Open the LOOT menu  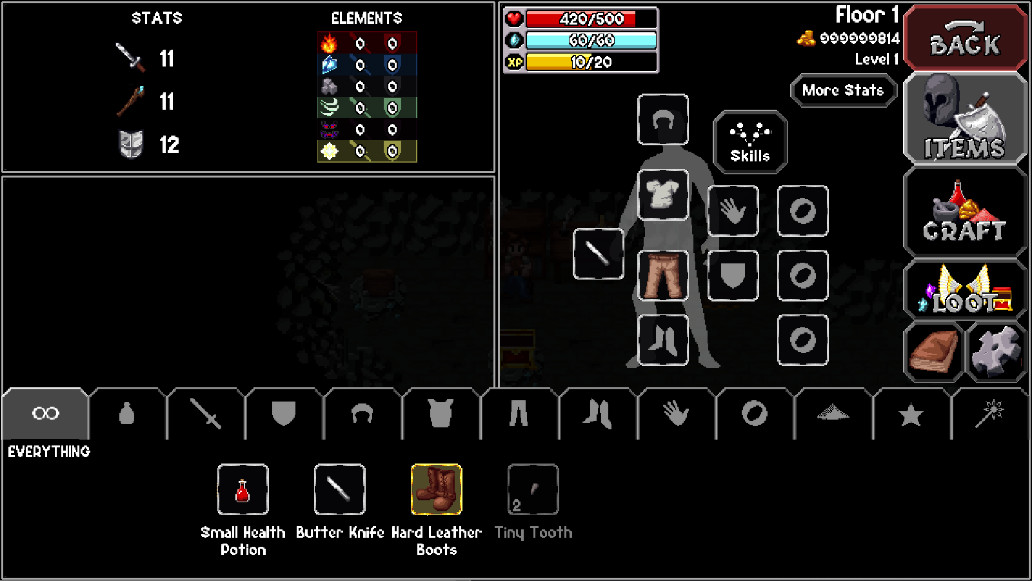point(965,290)
